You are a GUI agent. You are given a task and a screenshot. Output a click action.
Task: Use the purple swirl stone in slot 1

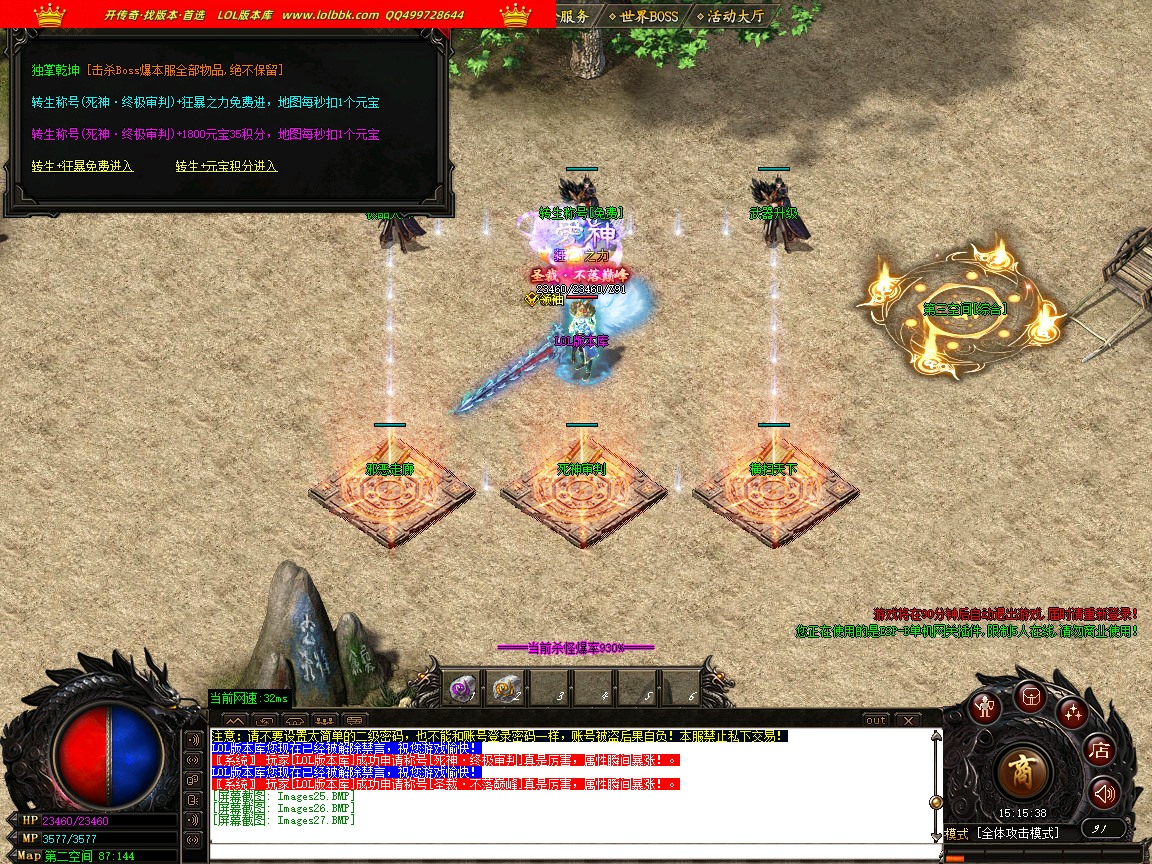click(462, 688)
